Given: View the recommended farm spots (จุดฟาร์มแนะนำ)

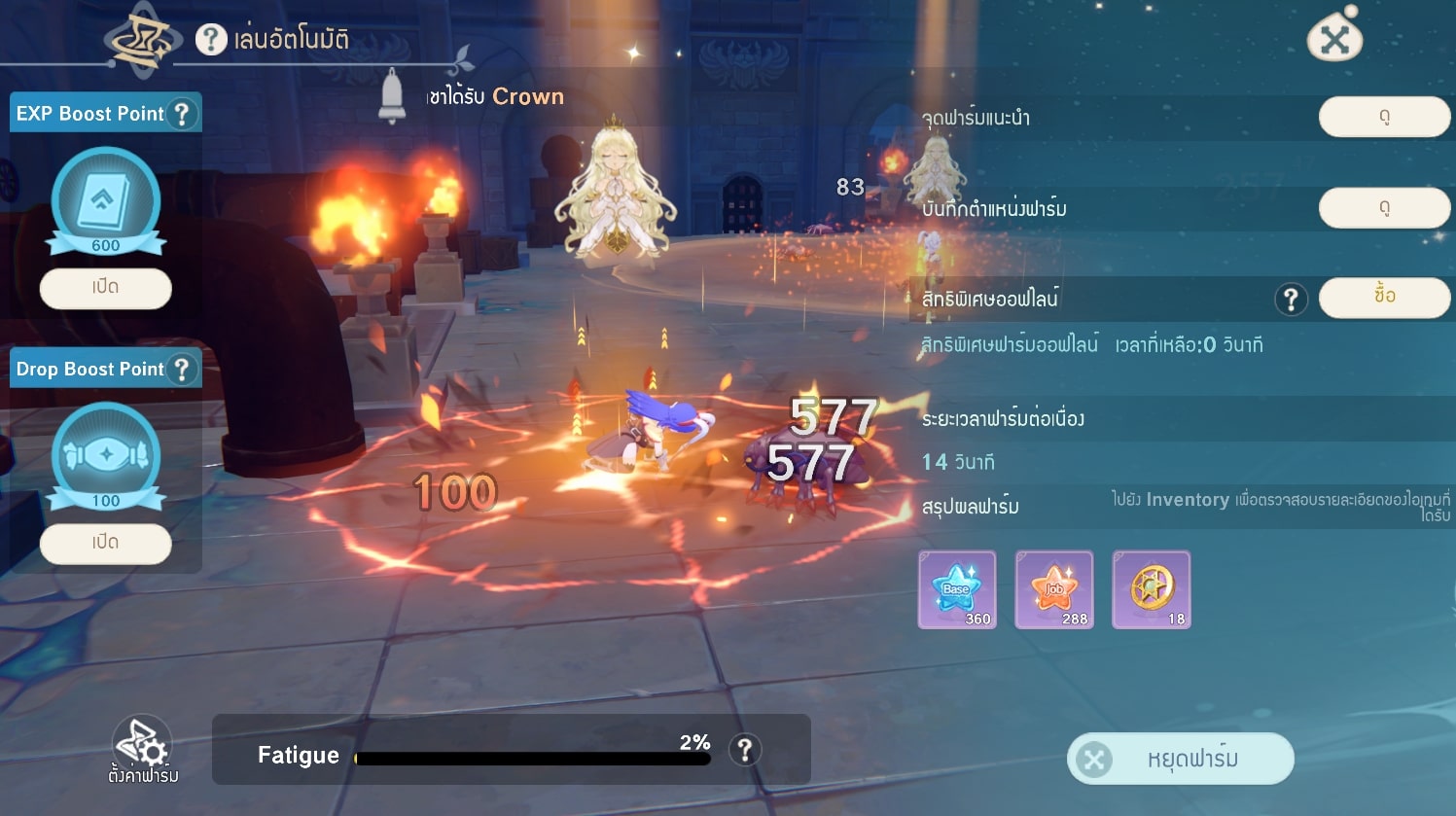Looking at the screenshot, I should click(x=1383, y=117).
